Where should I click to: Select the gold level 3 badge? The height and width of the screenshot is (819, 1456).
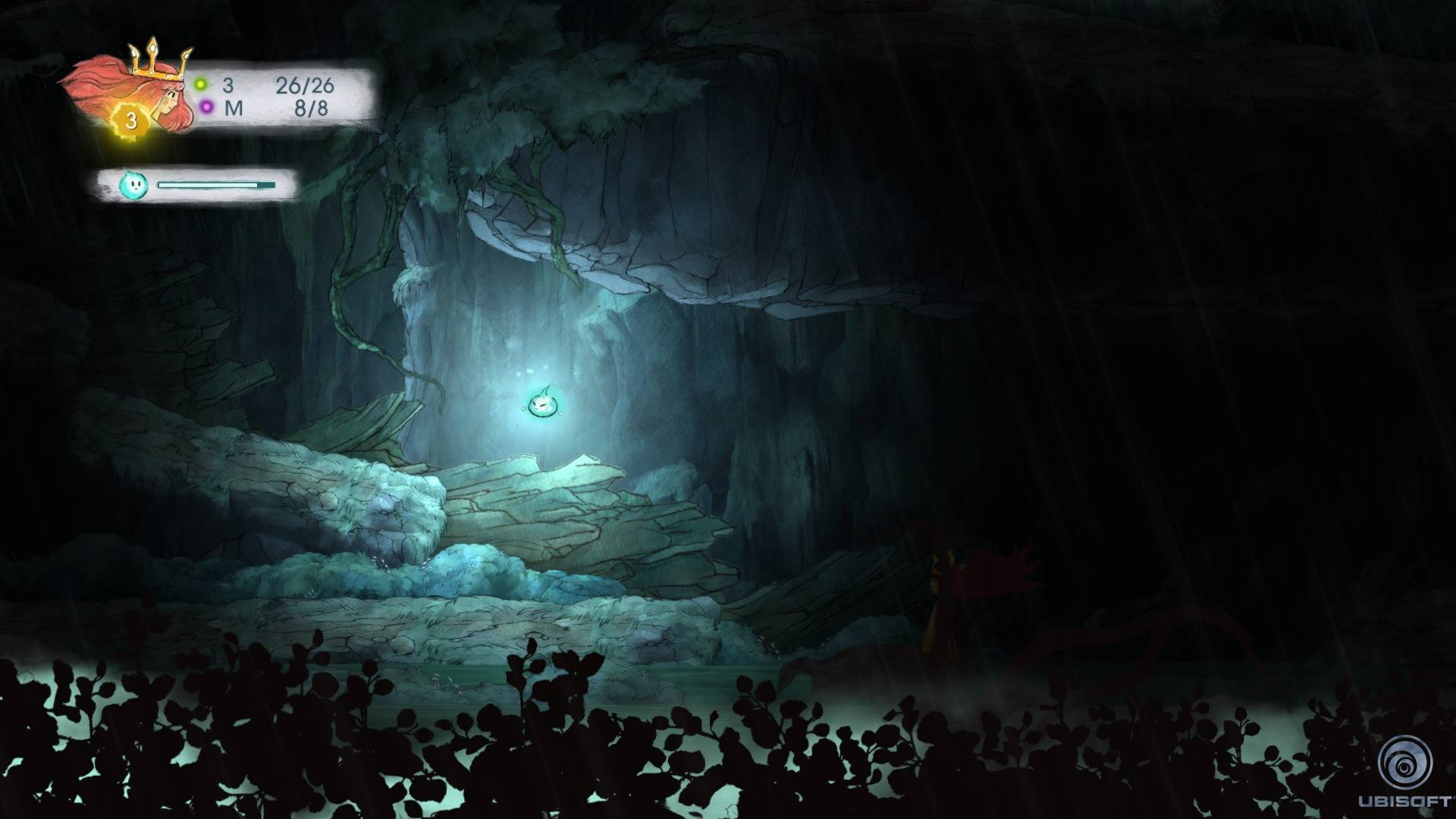coord(132,121)
